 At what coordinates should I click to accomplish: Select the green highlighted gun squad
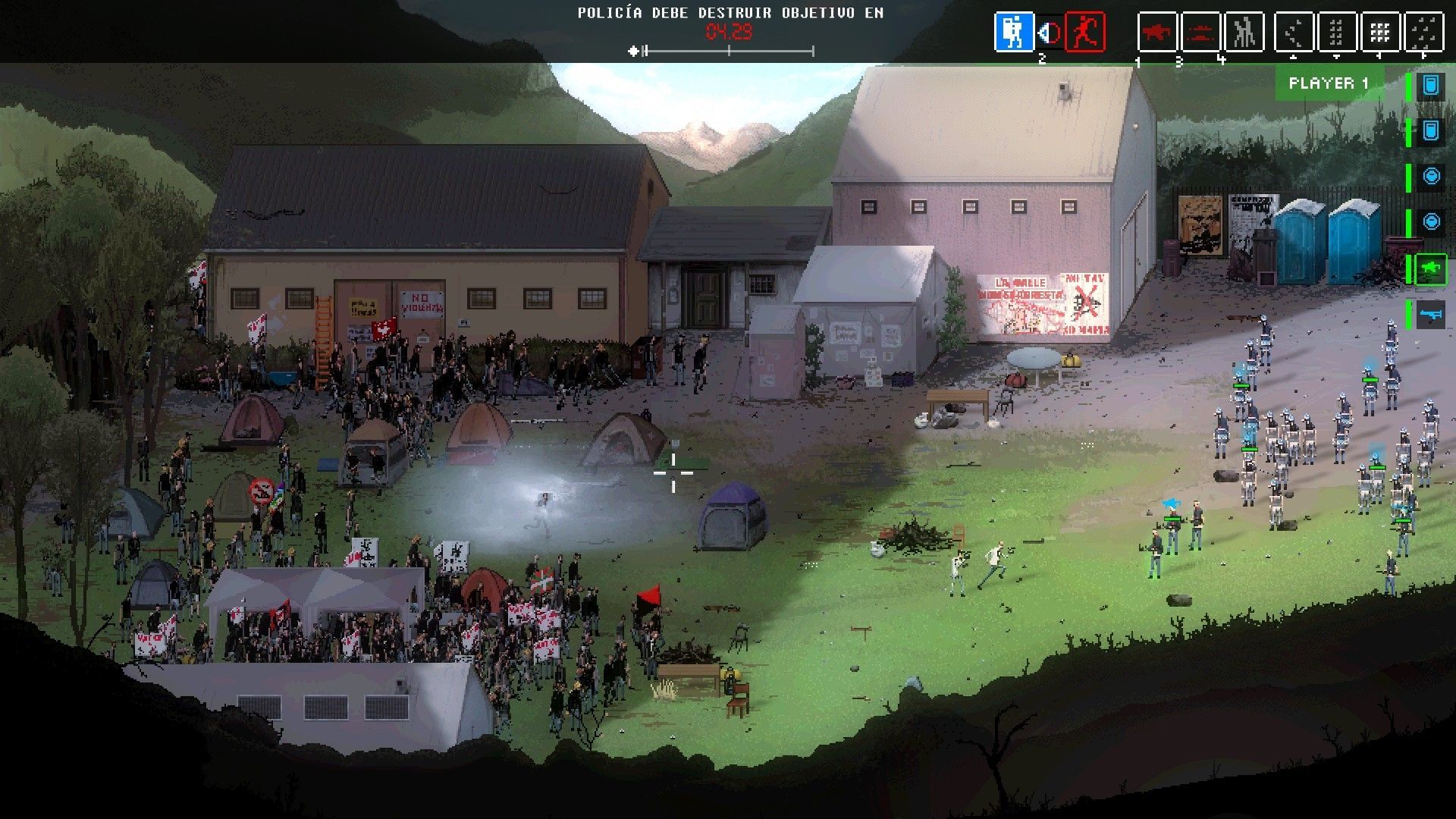pos(1430,269)
